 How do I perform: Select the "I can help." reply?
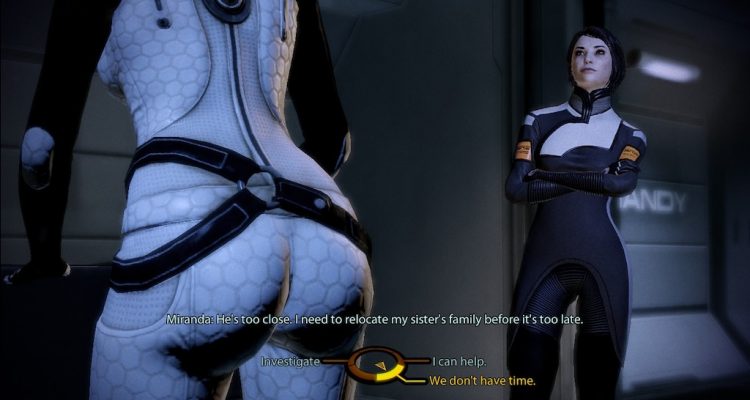click(459, 360)
